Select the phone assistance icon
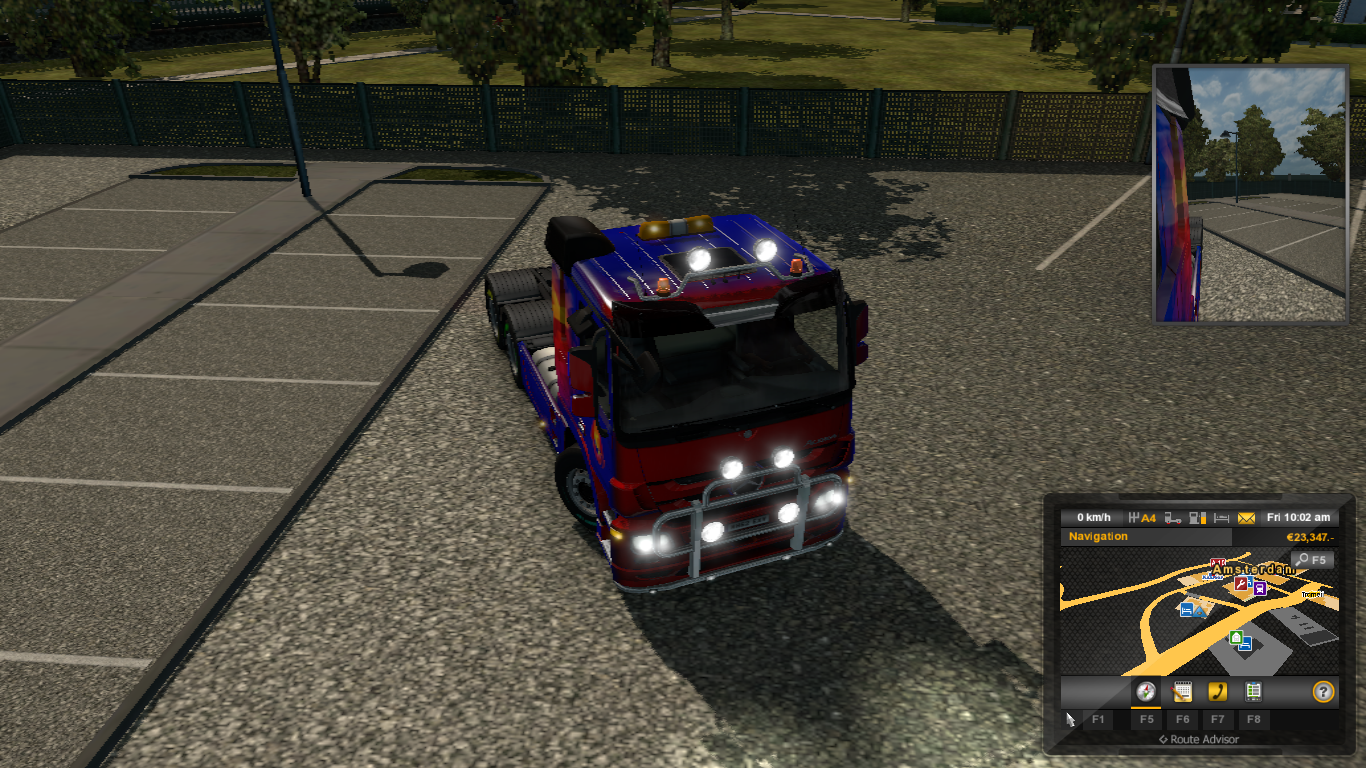Screen dimensions: 1366x768 (x=1218, y=691)
